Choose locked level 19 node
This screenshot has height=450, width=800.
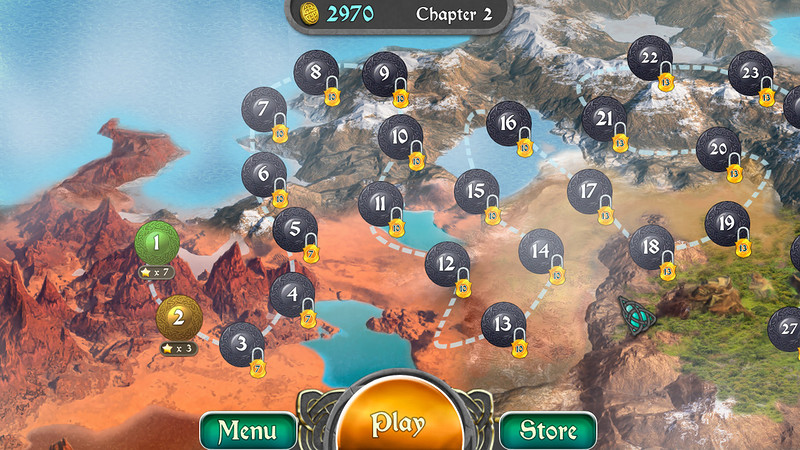pyautogui.click(x=726, y=223)
